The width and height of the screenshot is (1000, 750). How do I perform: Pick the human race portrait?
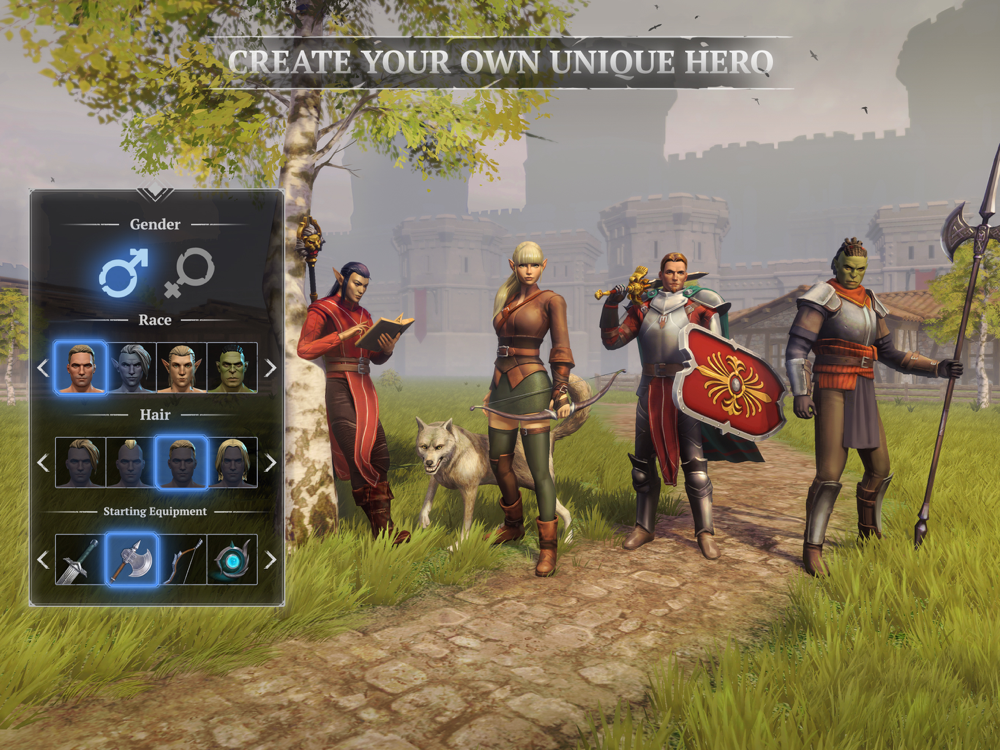pyautogui.click(x=80, y=367)
